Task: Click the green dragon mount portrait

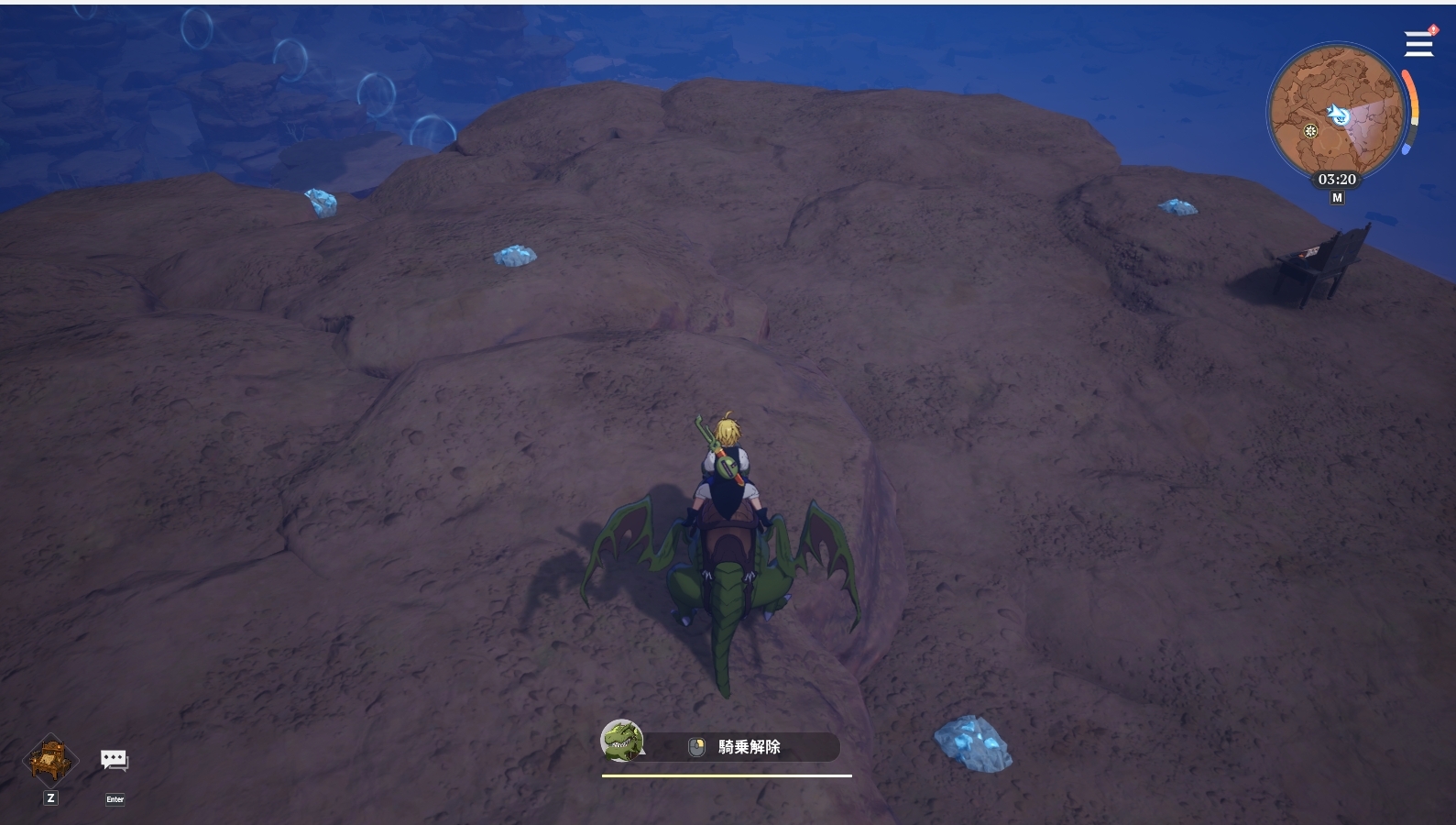Action: coord(622,741)
